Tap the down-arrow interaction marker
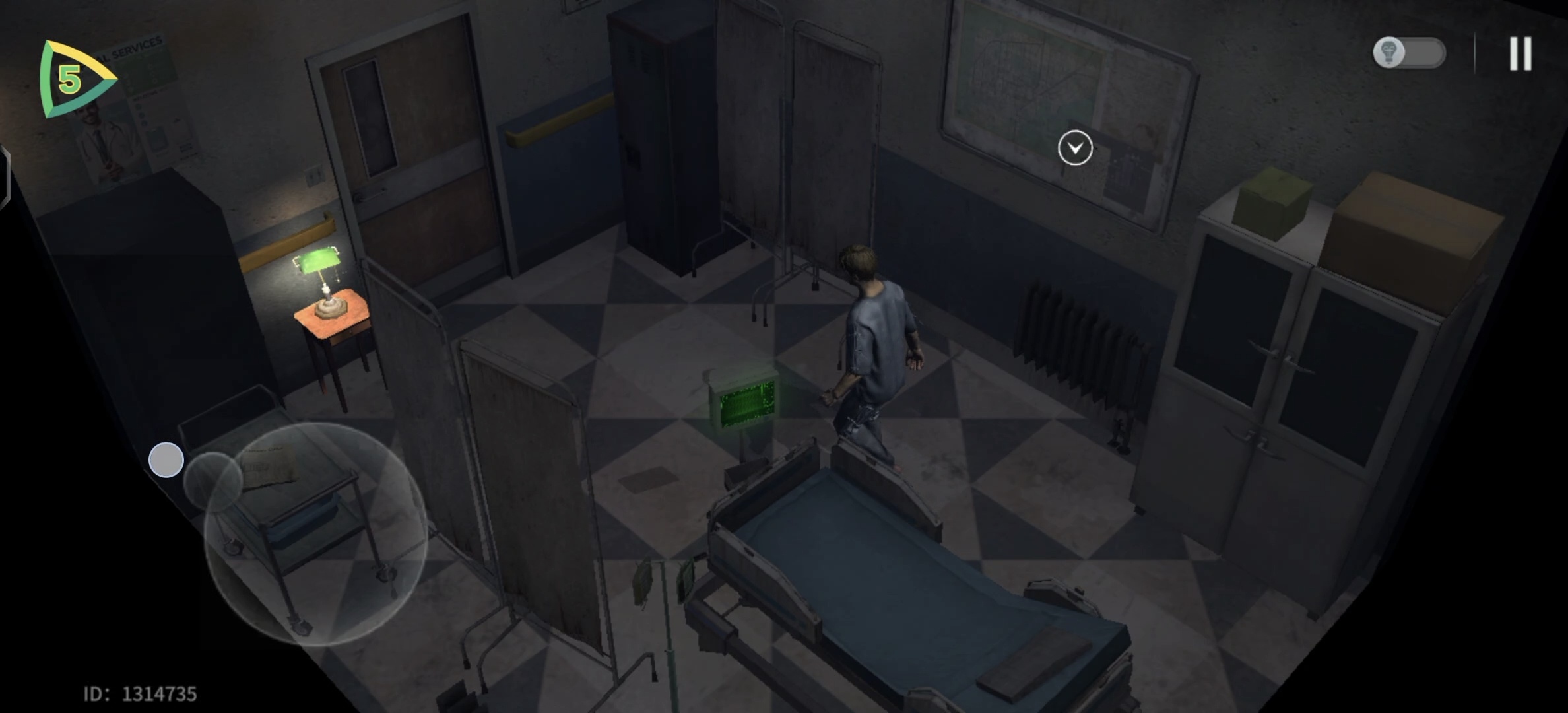 [x=1075, y=148]
